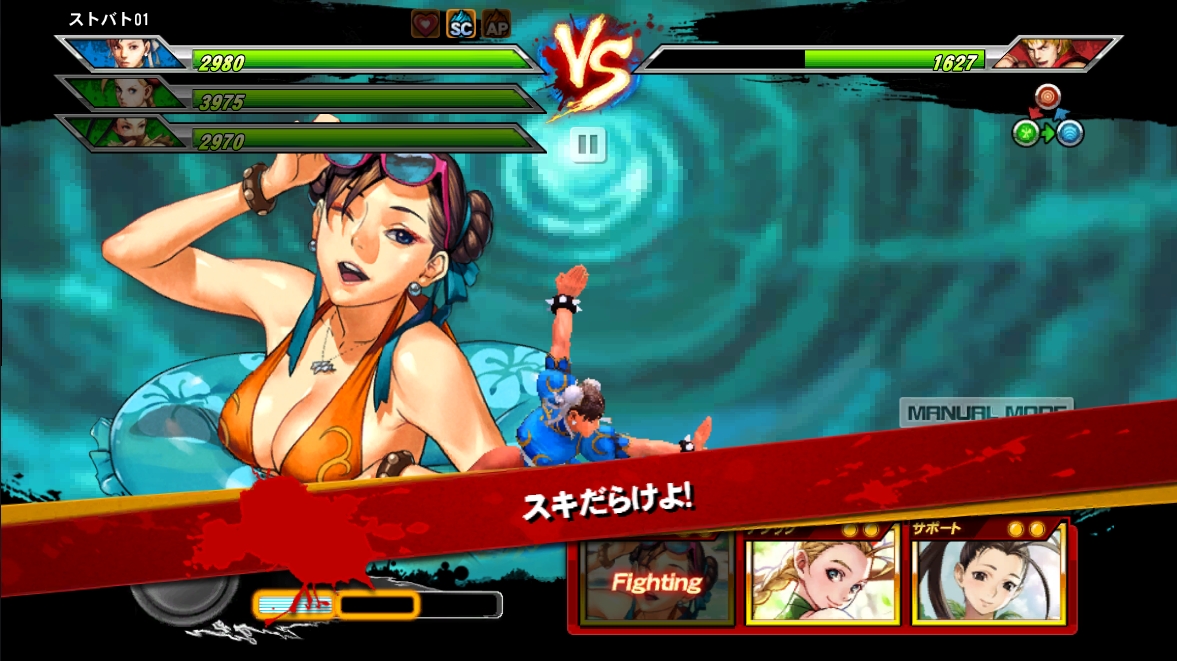Toggle the MANUAL MODE button
Image resolution: width=1177 pixels, height=661 pixels.
pos(985,411)
